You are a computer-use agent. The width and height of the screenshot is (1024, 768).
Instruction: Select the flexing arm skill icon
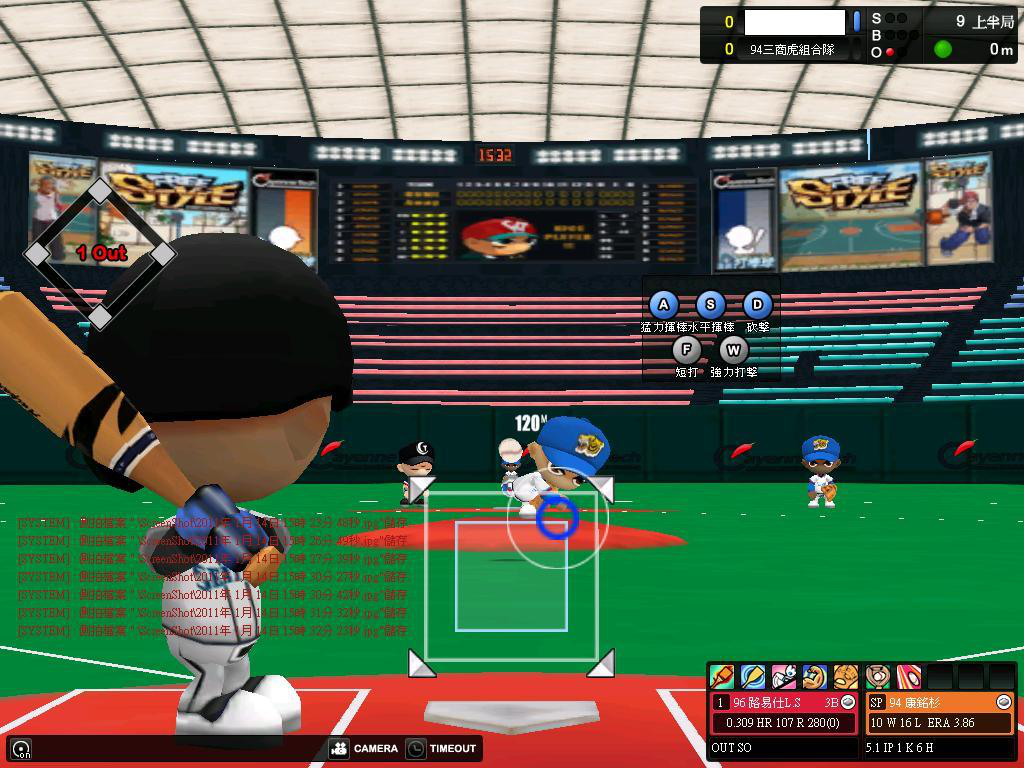(x=814, y=677)
